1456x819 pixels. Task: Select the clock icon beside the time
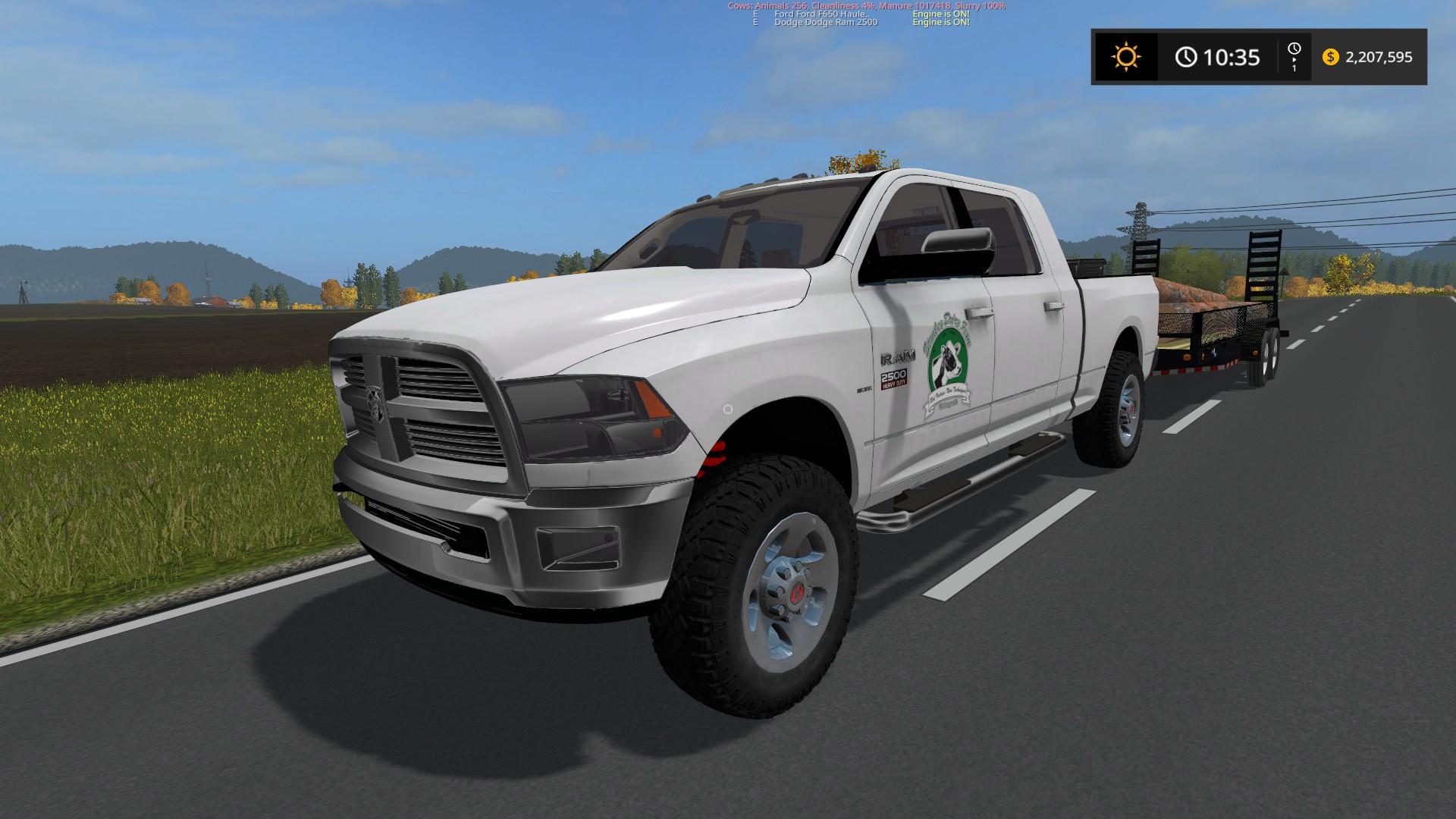(1187, 56)
